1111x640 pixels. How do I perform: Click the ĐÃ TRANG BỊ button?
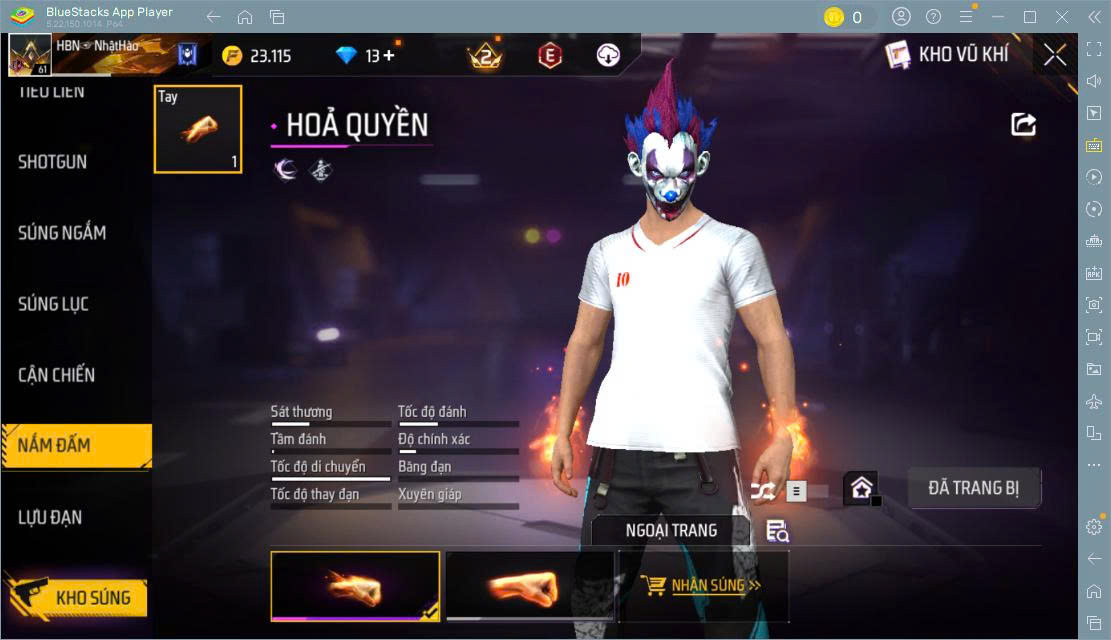pyautogui.click(x=973, y=488)
